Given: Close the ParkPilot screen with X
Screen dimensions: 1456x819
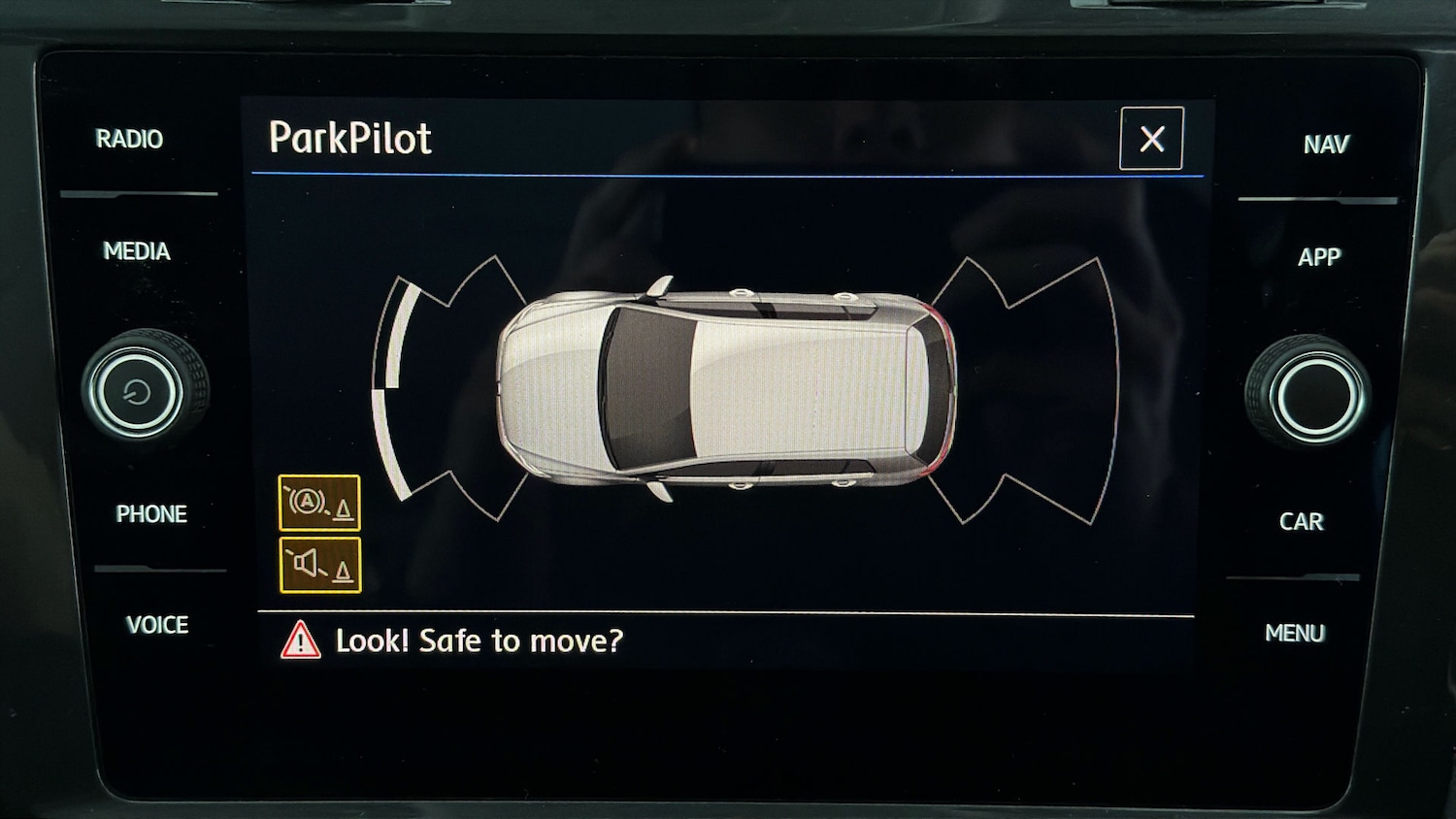Looking at the screenshot, I should tap(1151, 139).
